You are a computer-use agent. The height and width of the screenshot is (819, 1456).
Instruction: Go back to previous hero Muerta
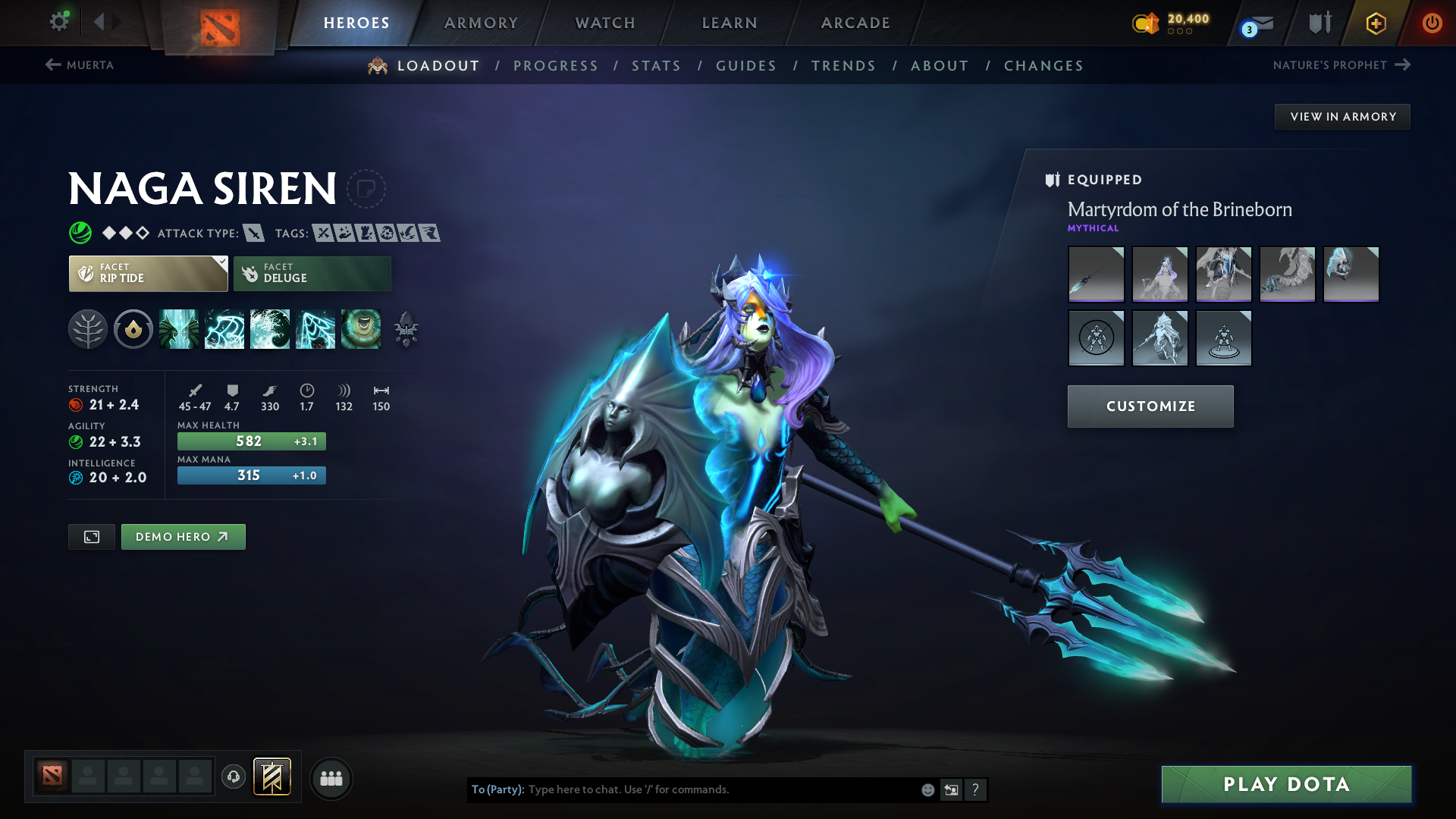(x=80, y=65)
